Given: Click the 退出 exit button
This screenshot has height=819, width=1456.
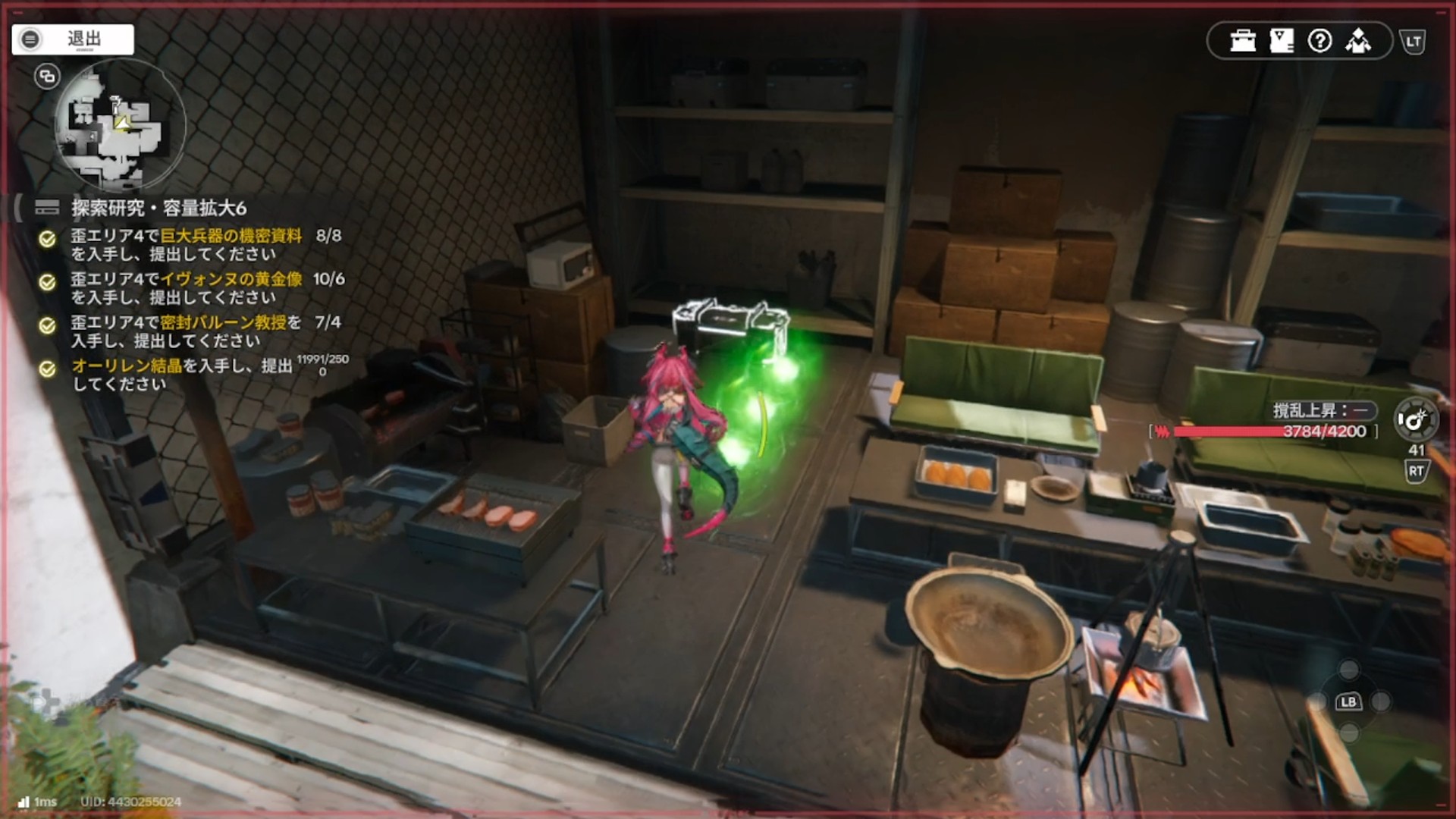Looking at the screenshot, I should tap(73, 39).
